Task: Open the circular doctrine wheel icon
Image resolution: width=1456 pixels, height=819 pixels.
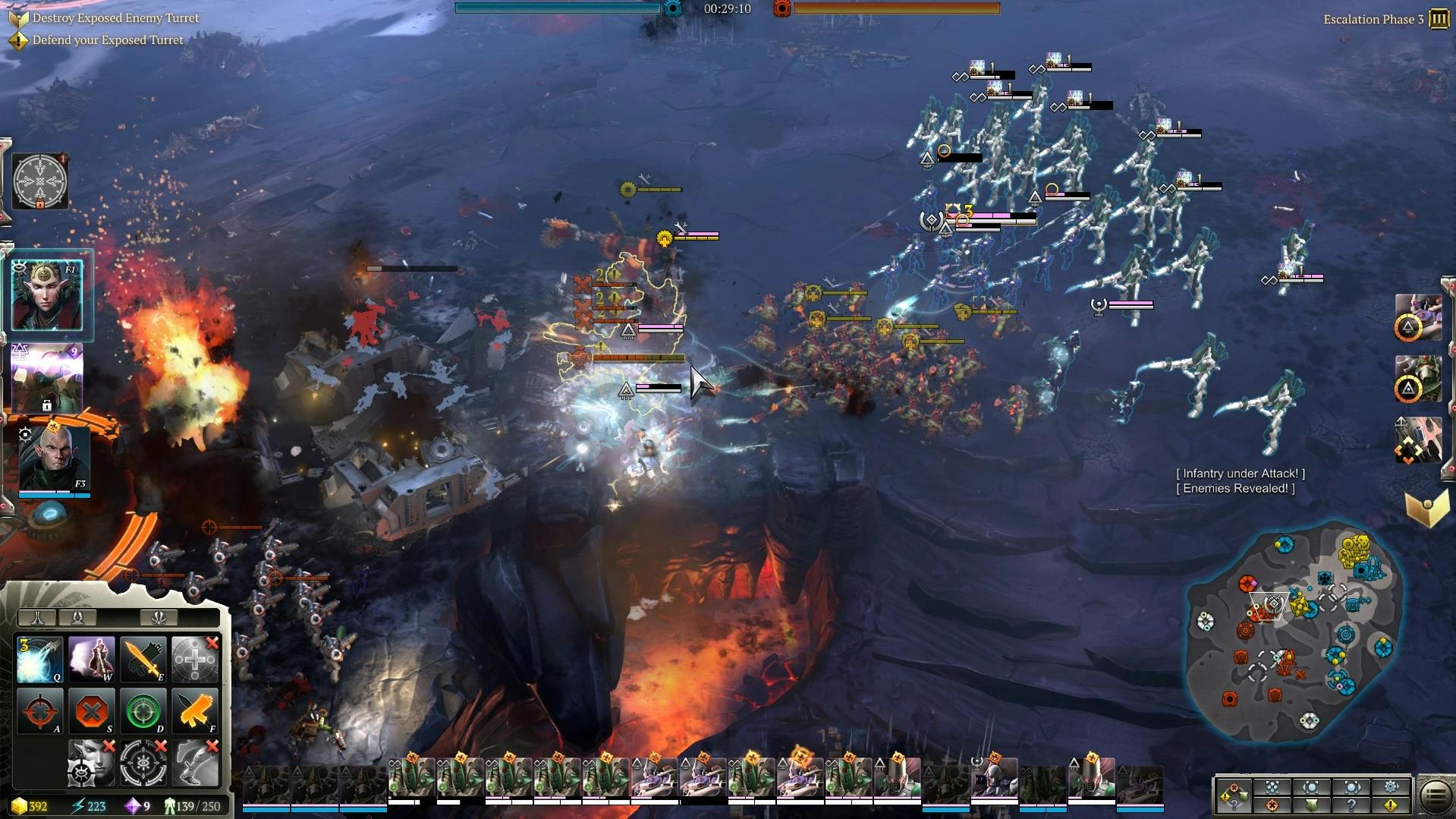Action: (x=40, y=181)
